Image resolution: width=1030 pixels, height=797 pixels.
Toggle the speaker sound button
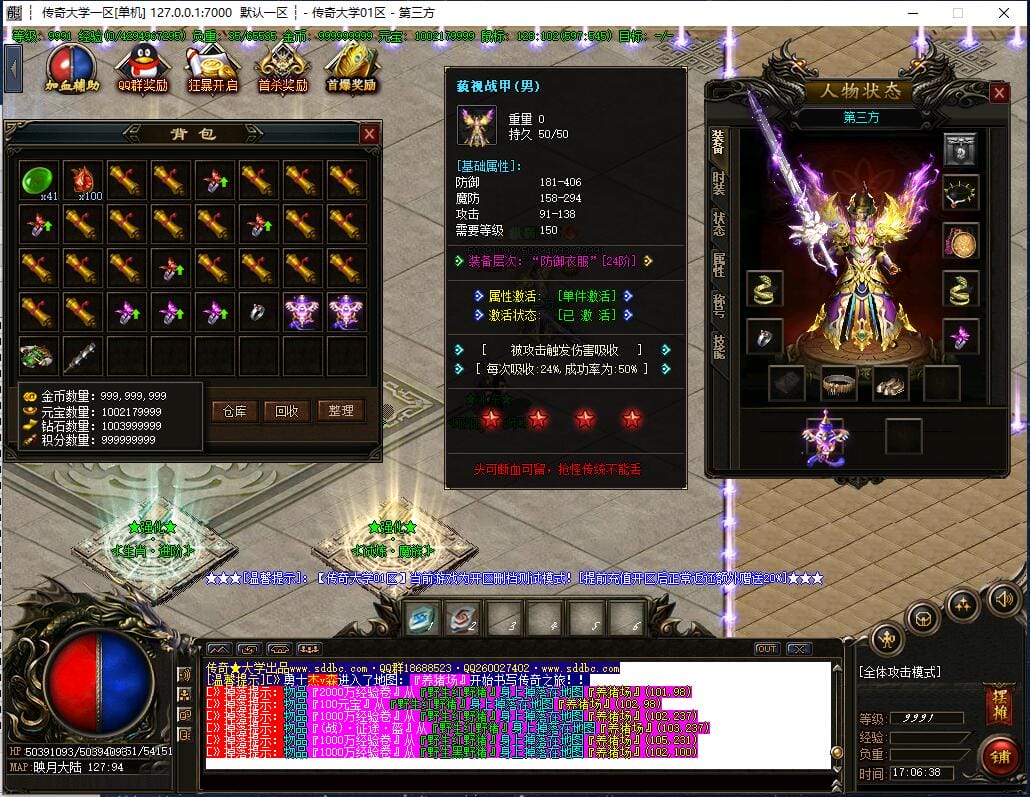pyautogui.click(x=1003, y=599)
